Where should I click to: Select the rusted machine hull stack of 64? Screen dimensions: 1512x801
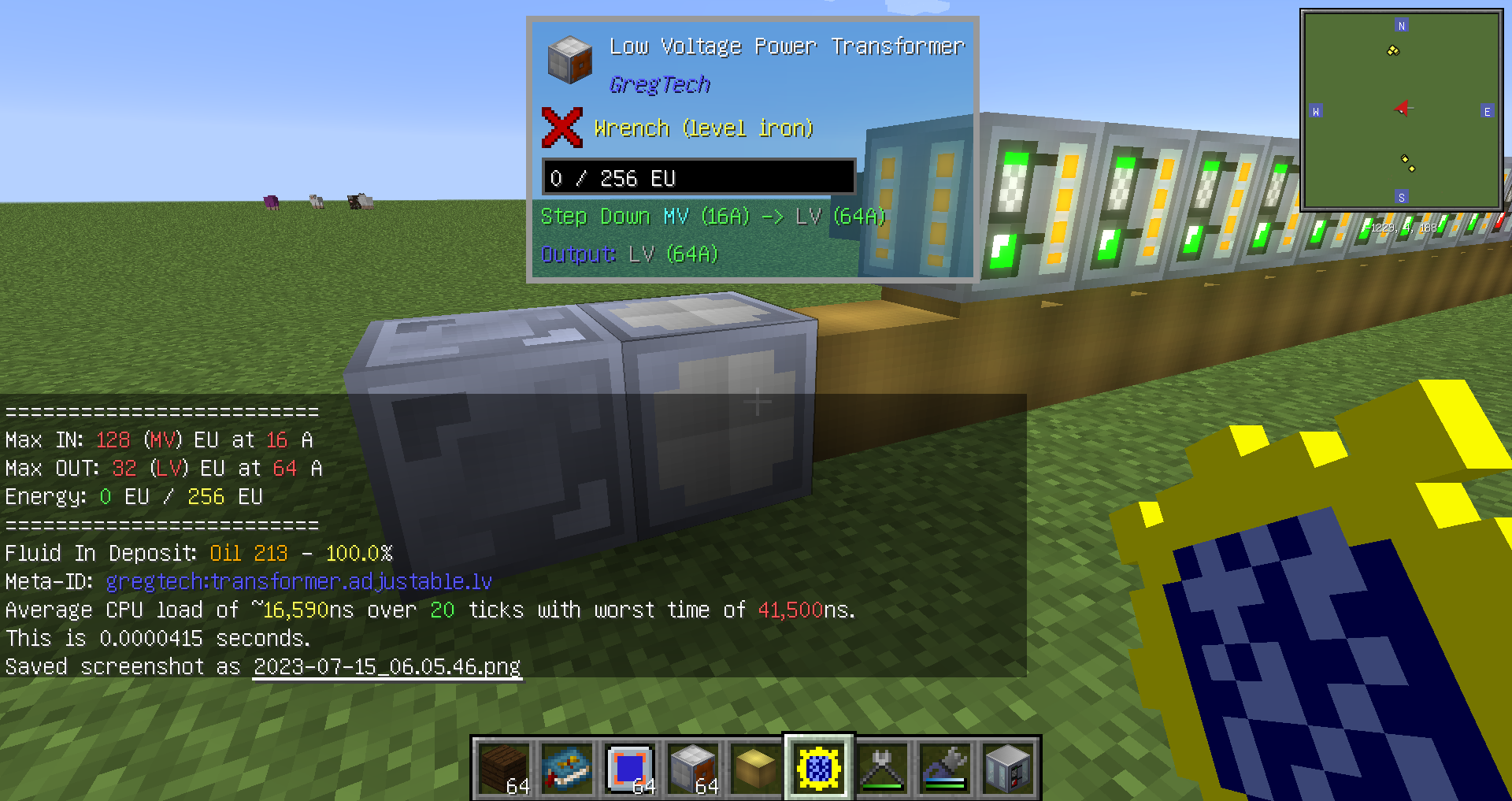point(694,768)
